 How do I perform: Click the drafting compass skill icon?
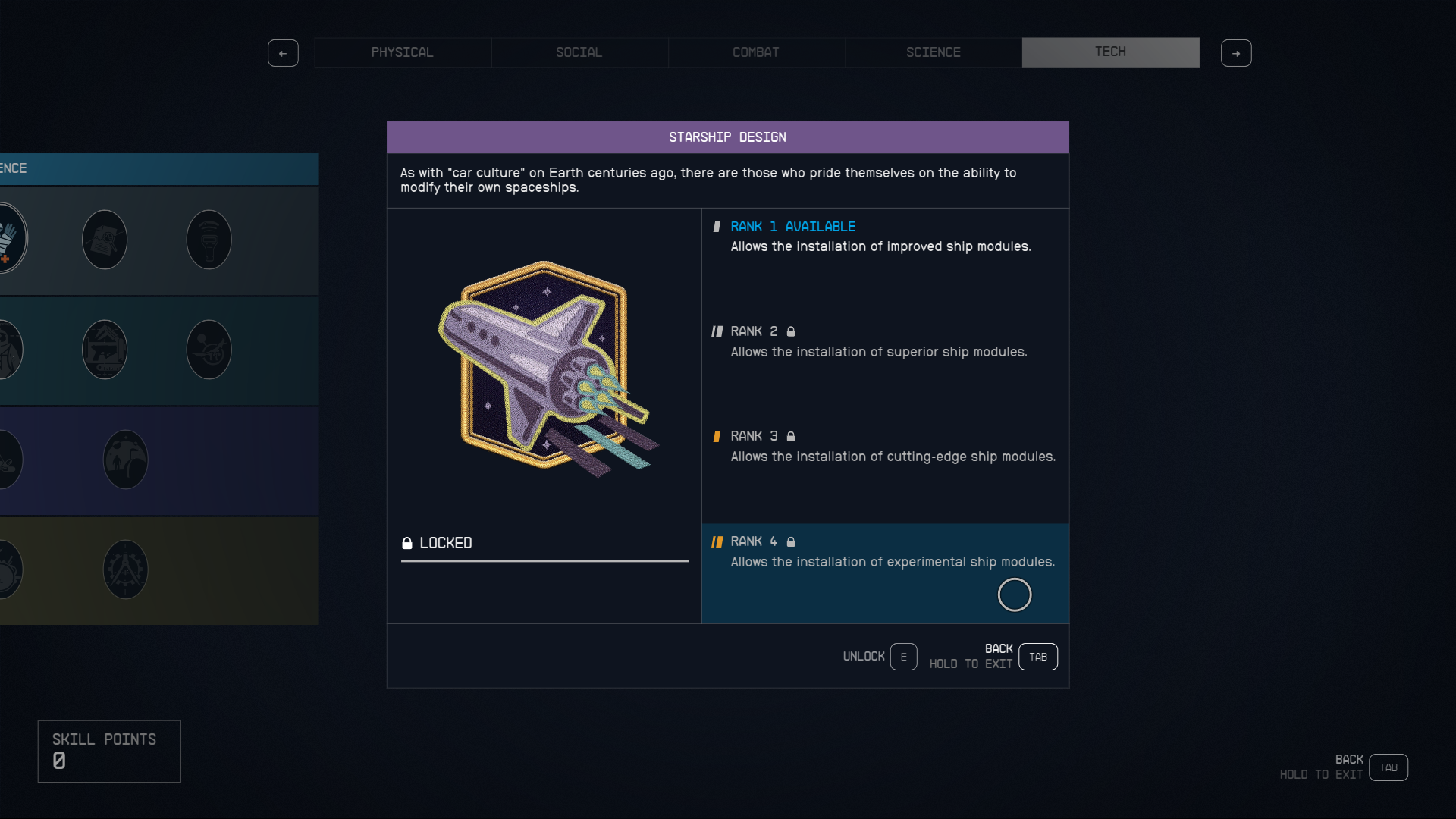pyautogui.click(x=125, y=569)
